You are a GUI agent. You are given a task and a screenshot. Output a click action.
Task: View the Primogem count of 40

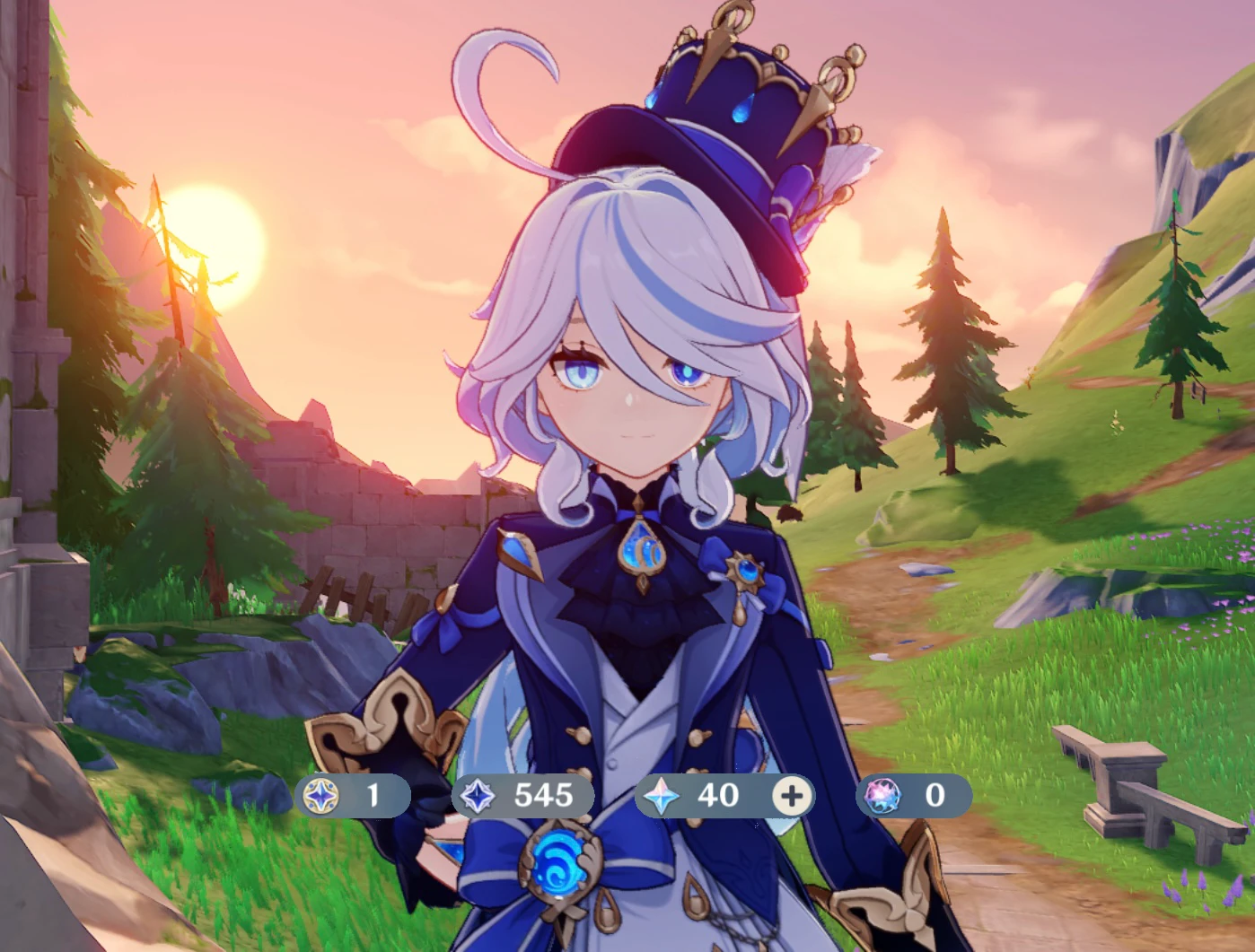pos(716,795)
